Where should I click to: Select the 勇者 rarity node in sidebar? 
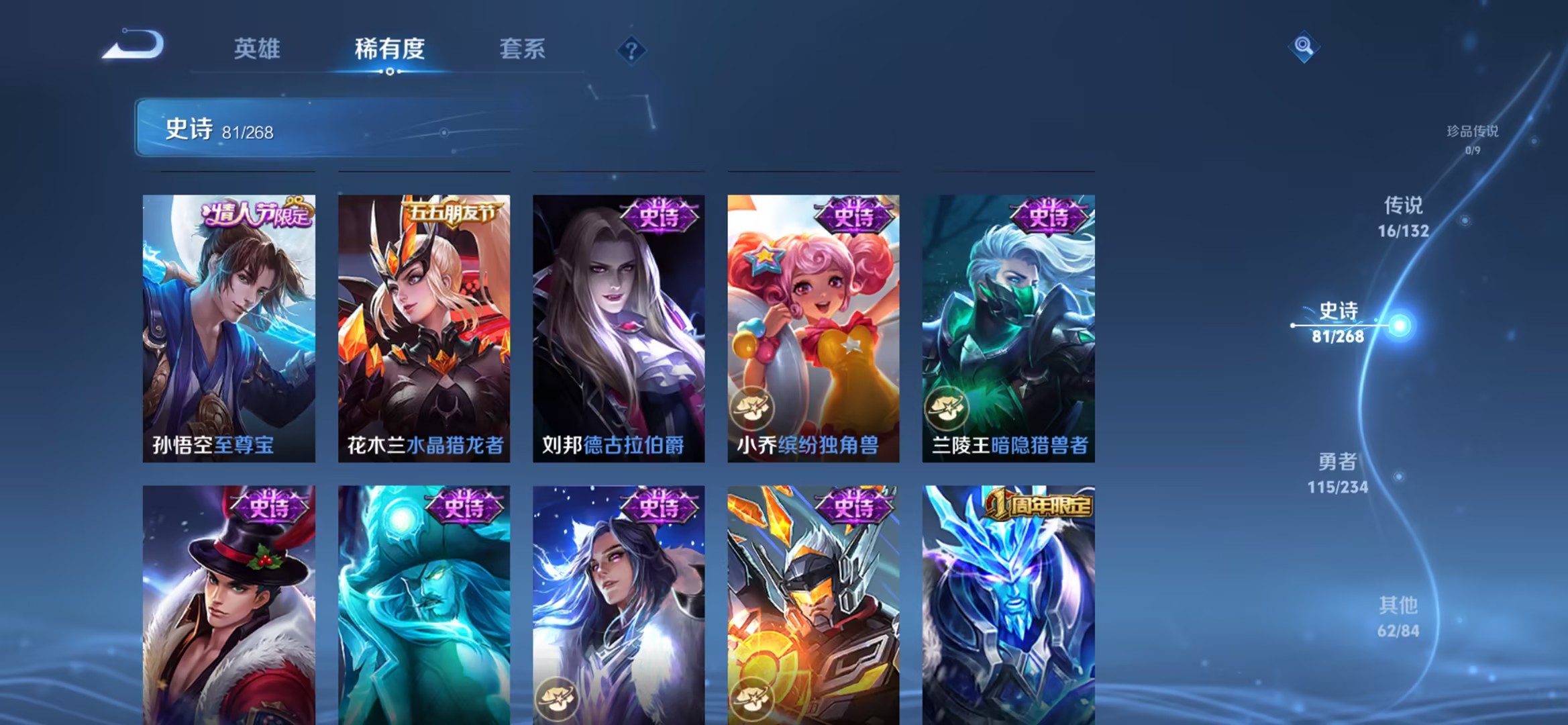[1337, 473]
